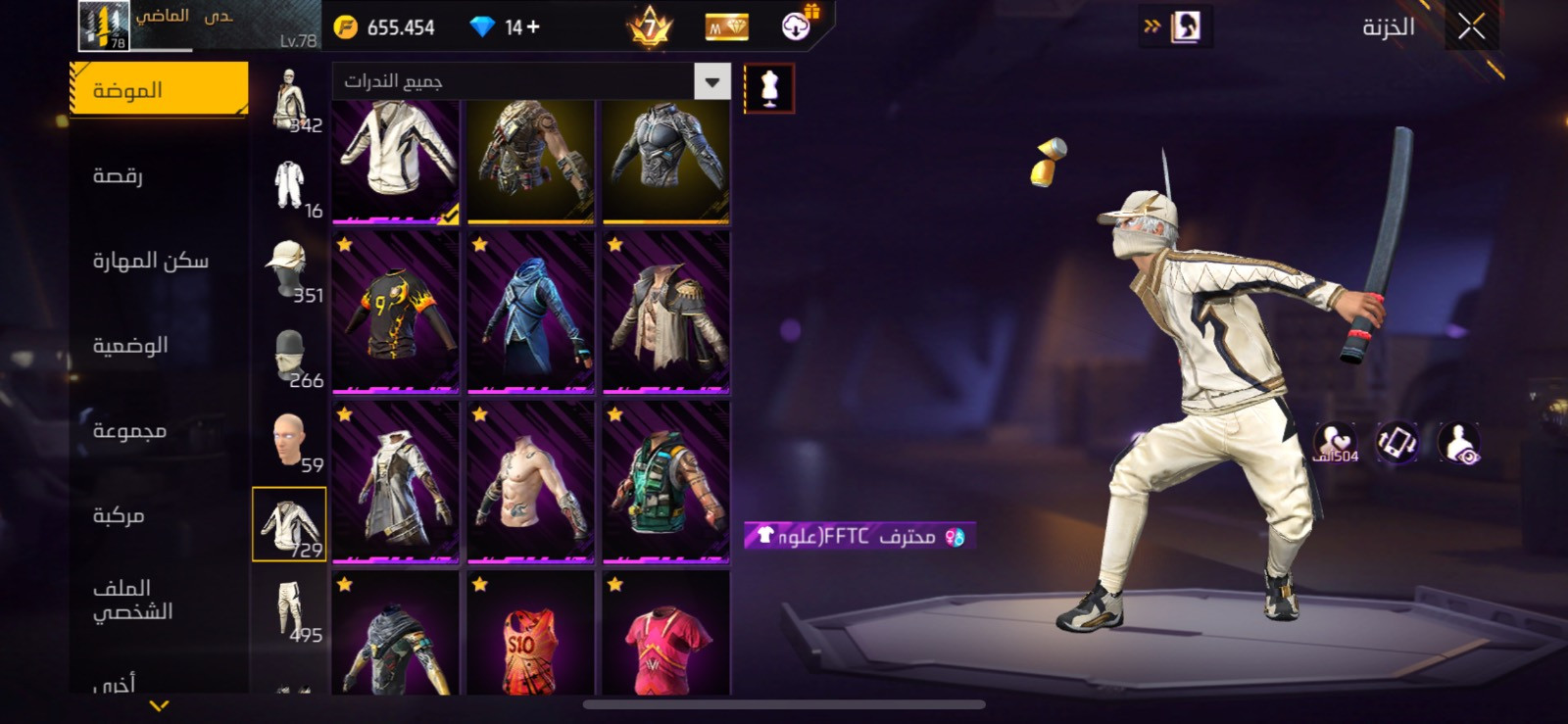
Task: Switch to the مركبة (Vehicle) tab
Action: pos(119,515)
